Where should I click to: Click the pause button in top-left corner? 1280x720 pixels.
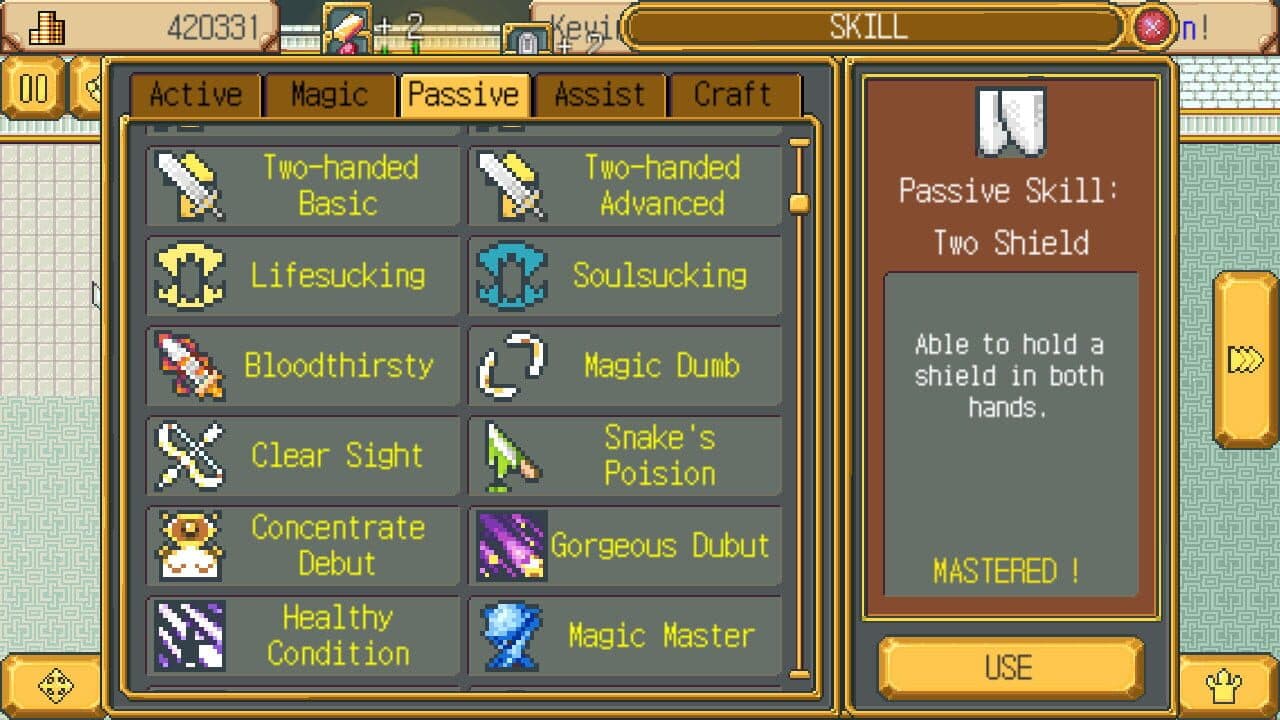coord(35,89)
